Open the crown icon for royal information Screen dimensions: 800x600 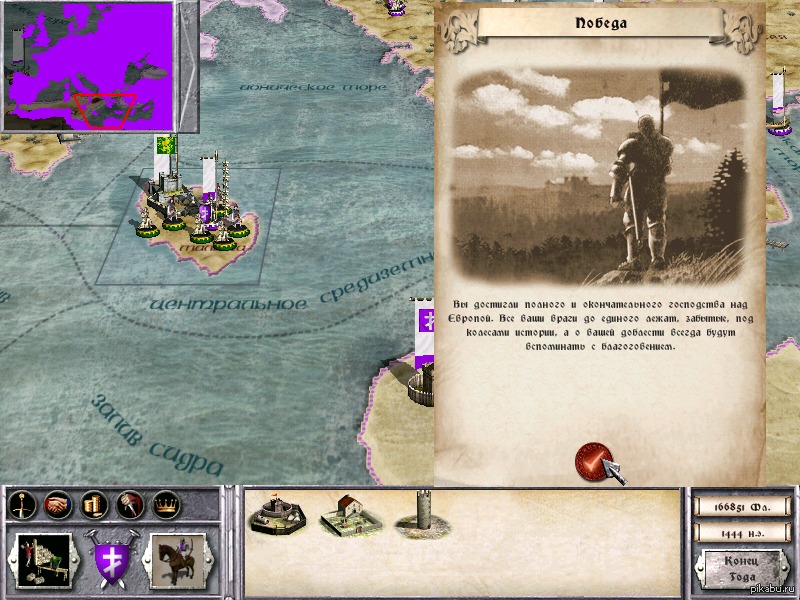click(x=163, y=506)
